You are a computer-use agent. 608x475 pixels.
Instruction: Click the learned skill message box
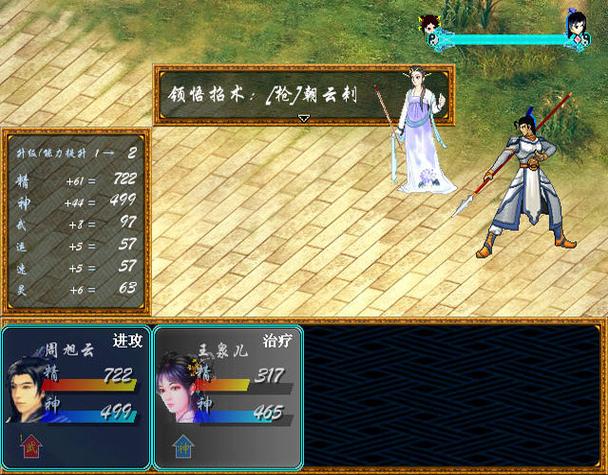coord(304,94)
